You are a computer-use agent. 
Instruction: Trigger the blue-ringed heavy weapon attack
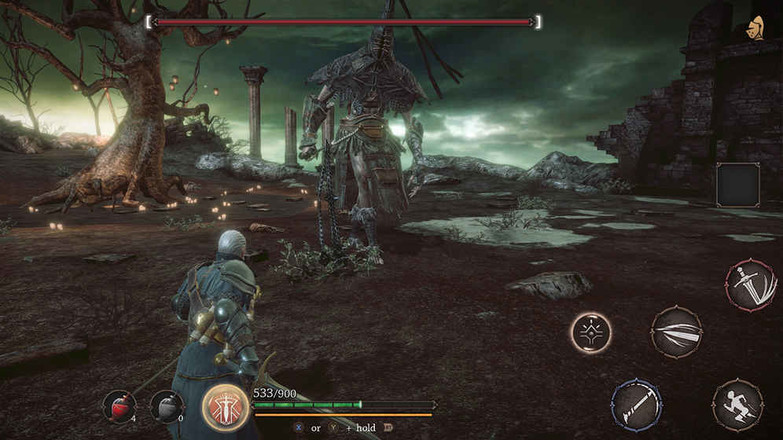[637, 404]
